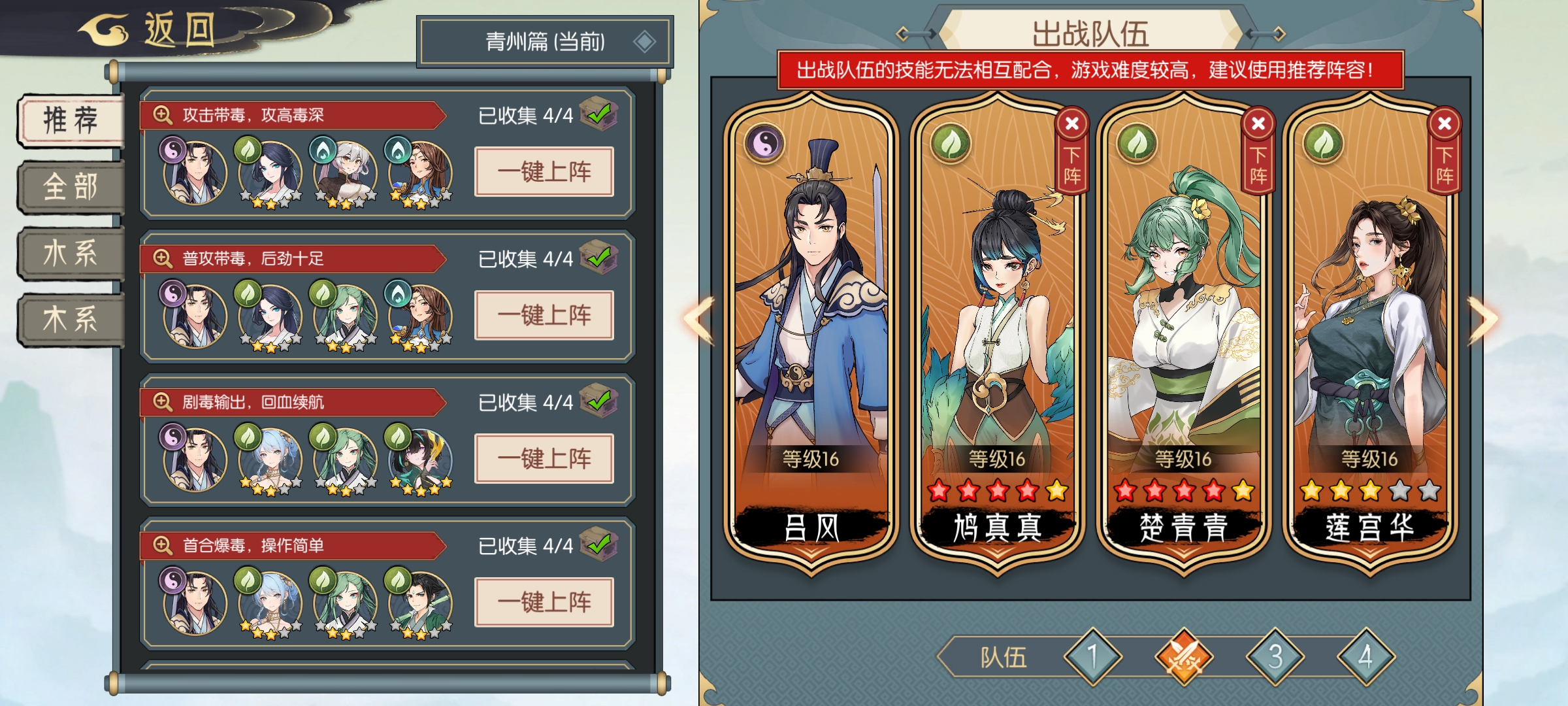Switch to the 全部 tab
The width and height of the screenshot is (1568, 706).
pyautogui.click(x=71, y=187)
